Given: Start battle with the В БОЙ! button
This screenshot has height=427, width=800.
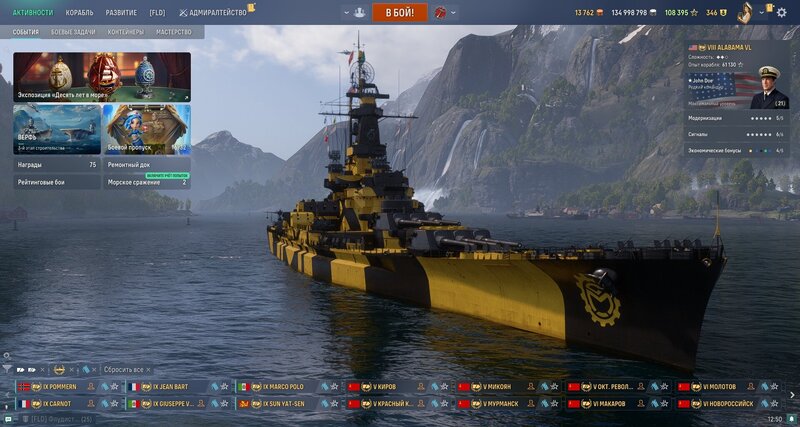Looking at the screenshot, I should point(400,12).
